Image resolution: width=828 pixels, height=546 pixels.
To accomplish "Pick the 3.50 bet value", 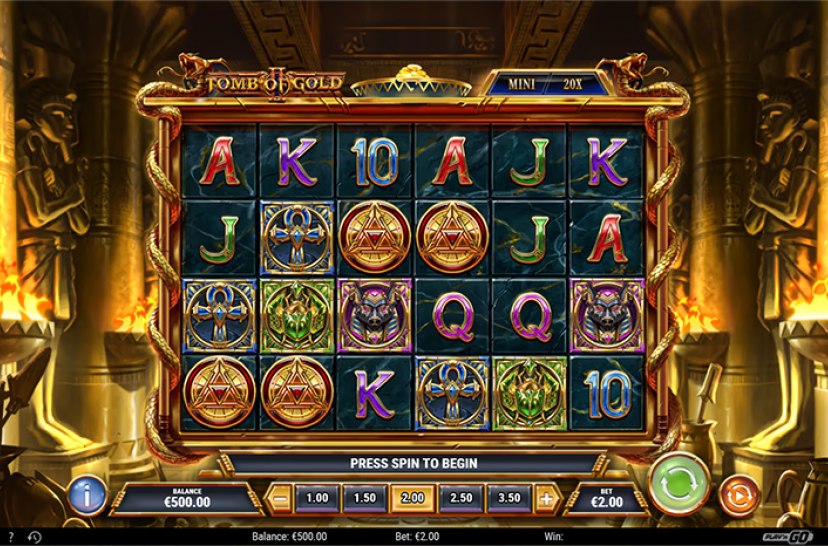I will 509,497.
